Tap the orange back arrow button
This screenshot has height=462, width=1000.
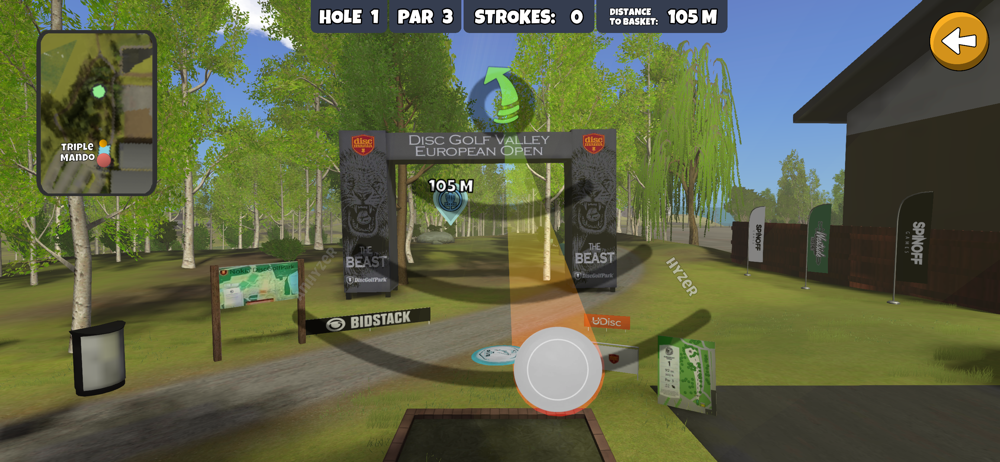pos(959,41)
